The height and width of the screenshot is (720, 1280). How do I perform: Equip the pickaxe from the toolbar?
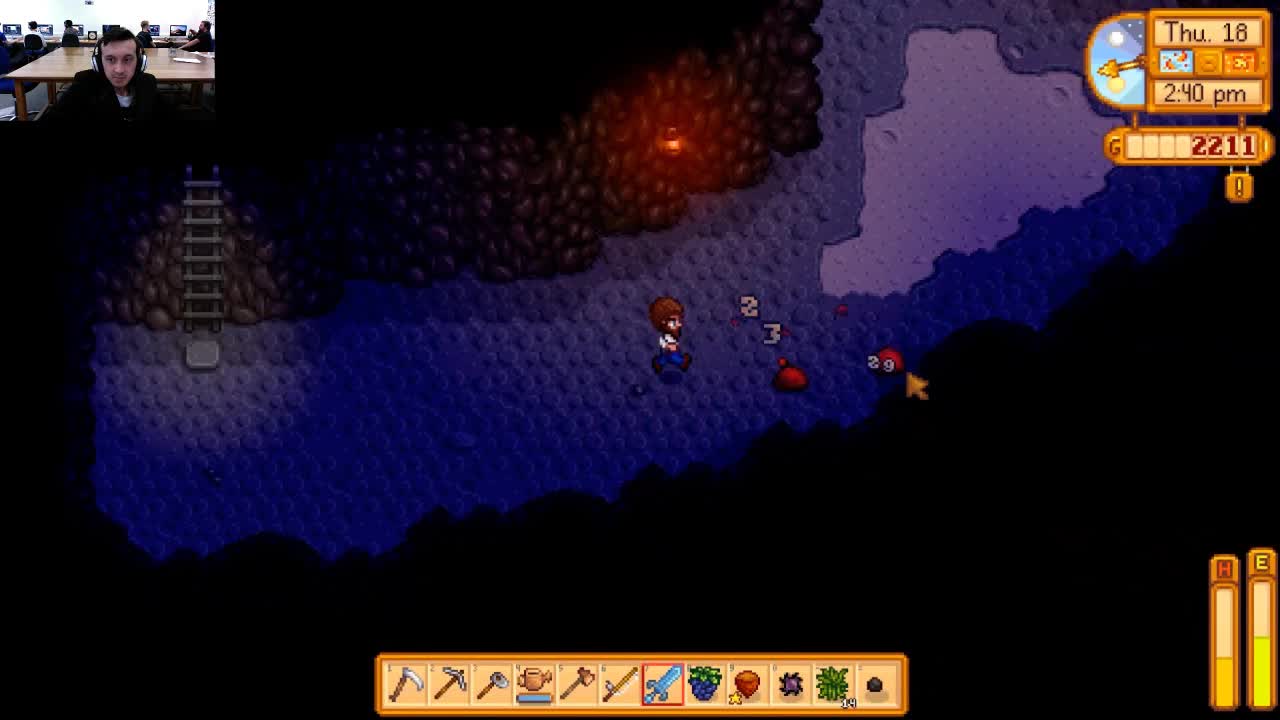tap(449, 684)
